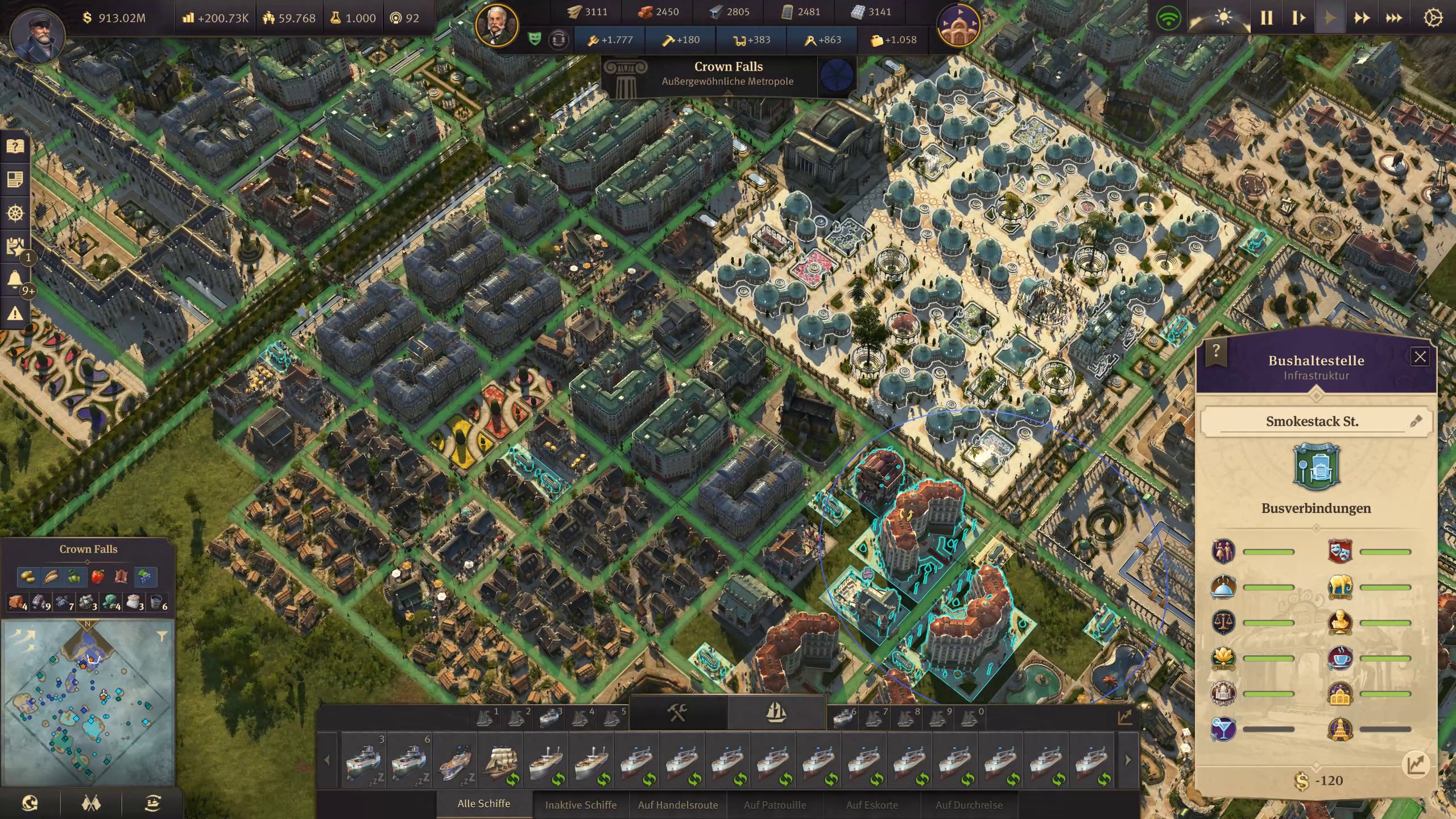
Task: Click the Crown Falls minimap
Action: 88,702
